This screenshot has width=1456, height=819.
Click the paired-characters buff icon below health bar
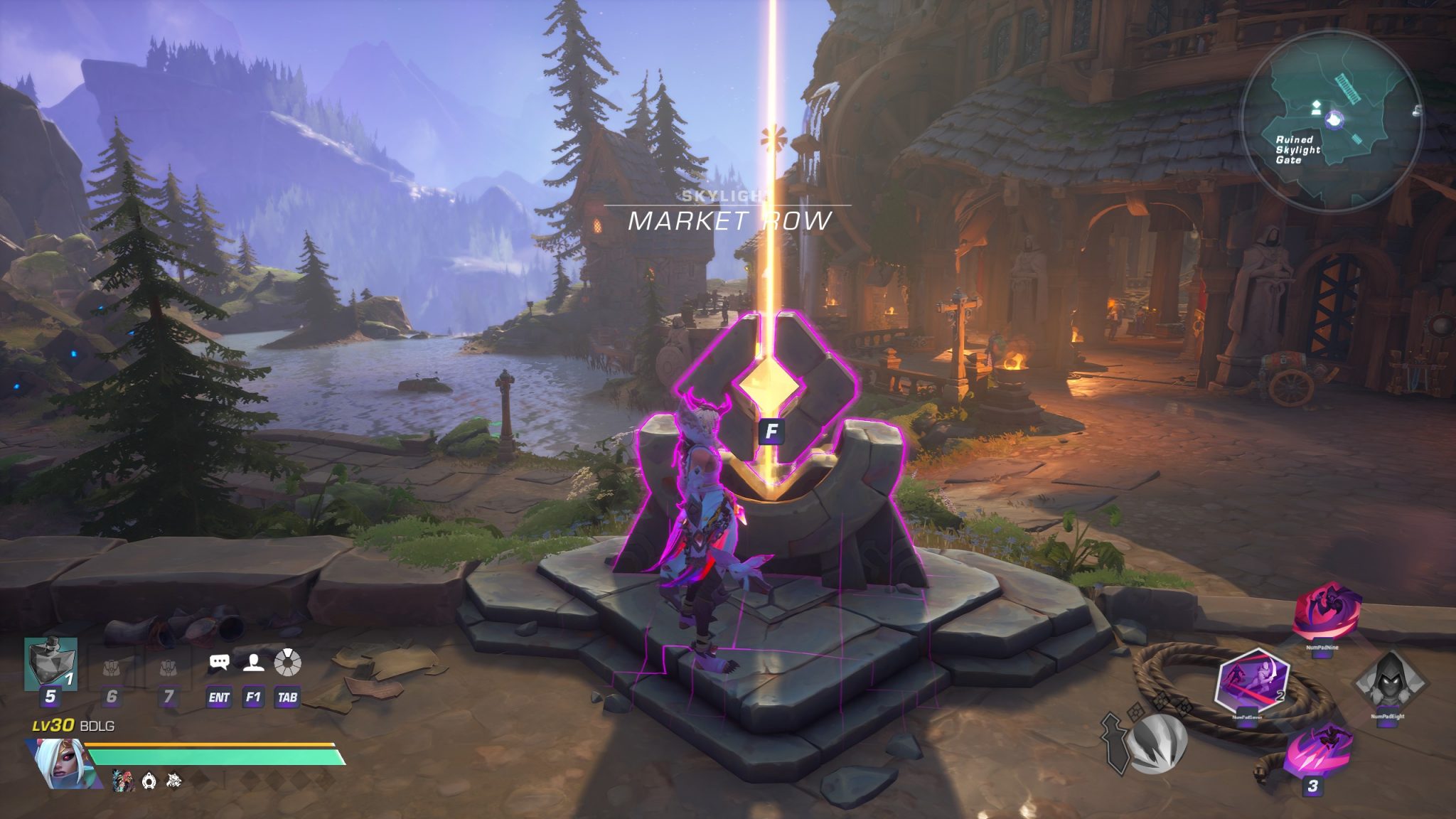(124, 781)
